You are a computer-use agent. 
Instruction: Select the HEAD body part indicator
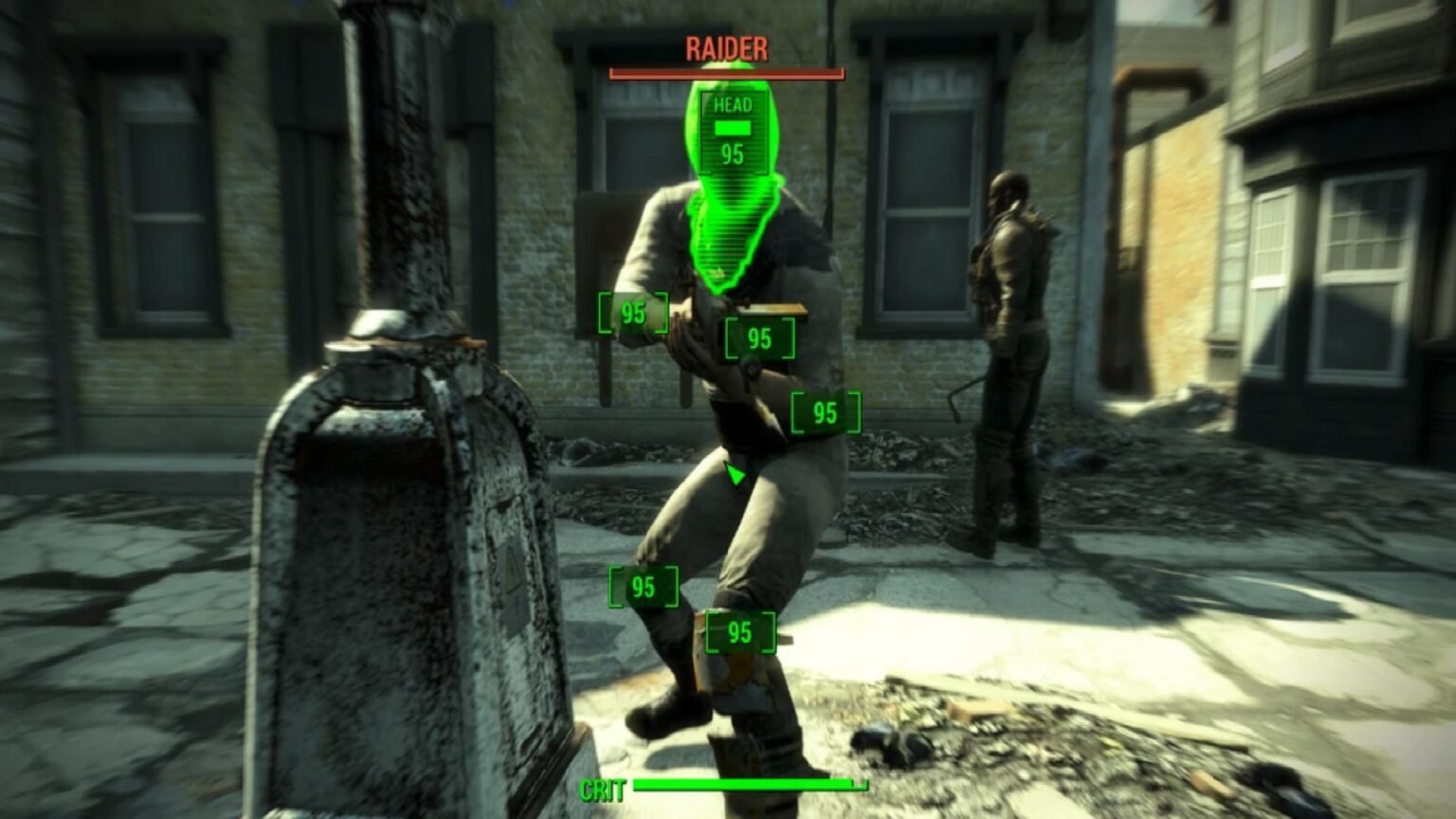(x=730, y=107)
